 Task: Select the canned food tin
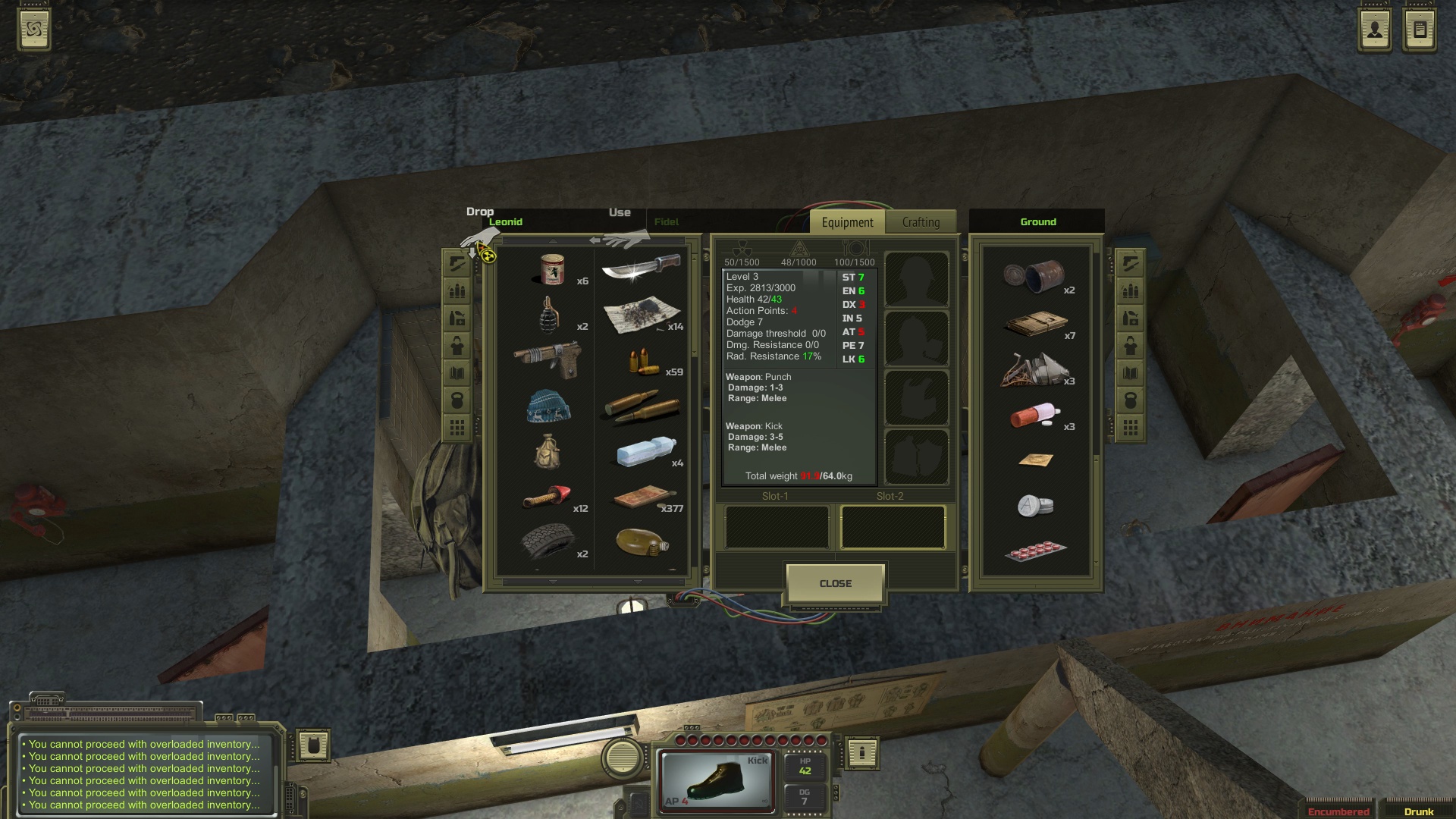click(553, 269)
